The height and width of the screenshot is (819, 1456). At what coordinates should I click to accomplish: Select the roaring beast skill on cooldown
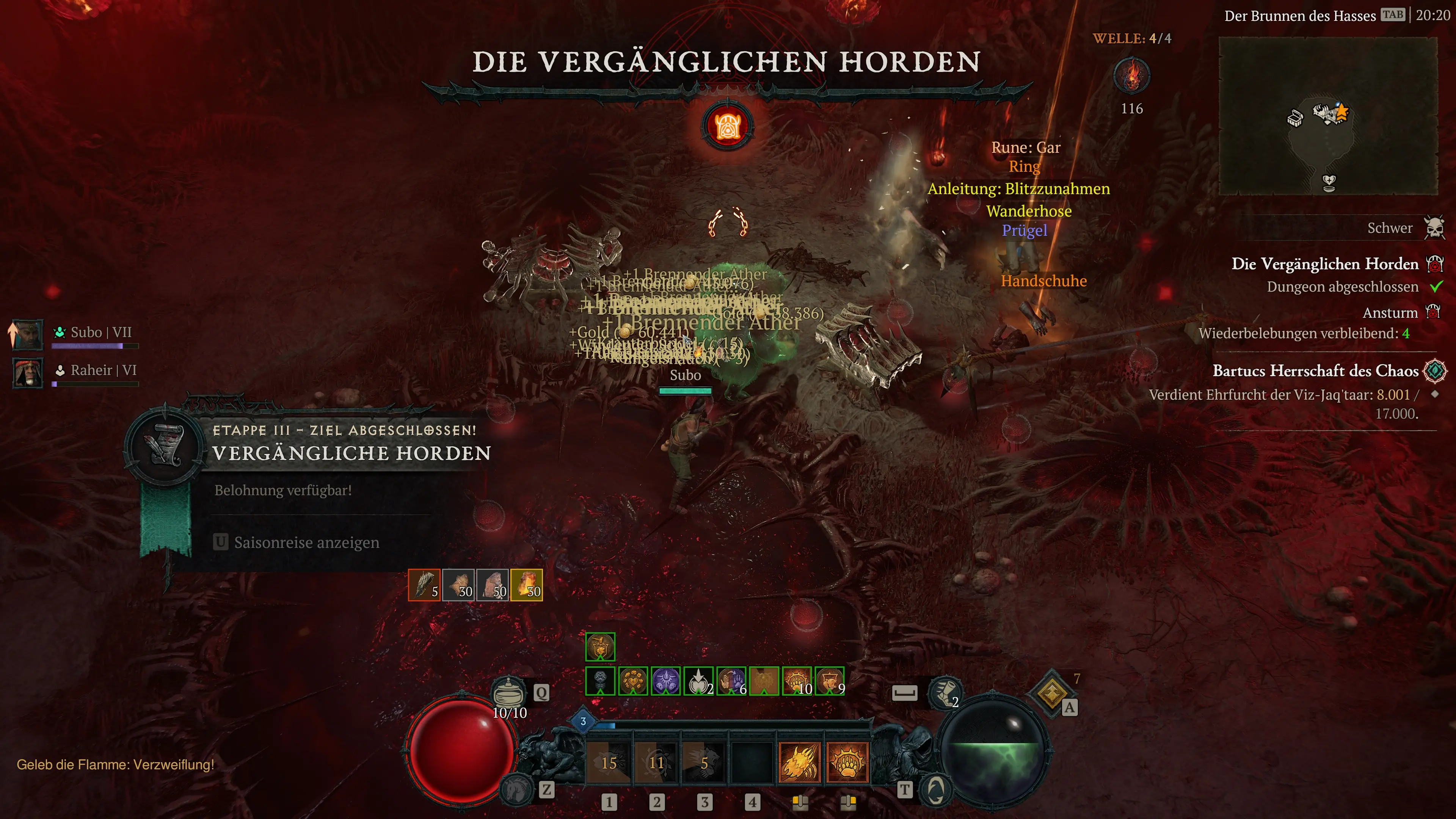pyautogui.click(x=704, y=763)
